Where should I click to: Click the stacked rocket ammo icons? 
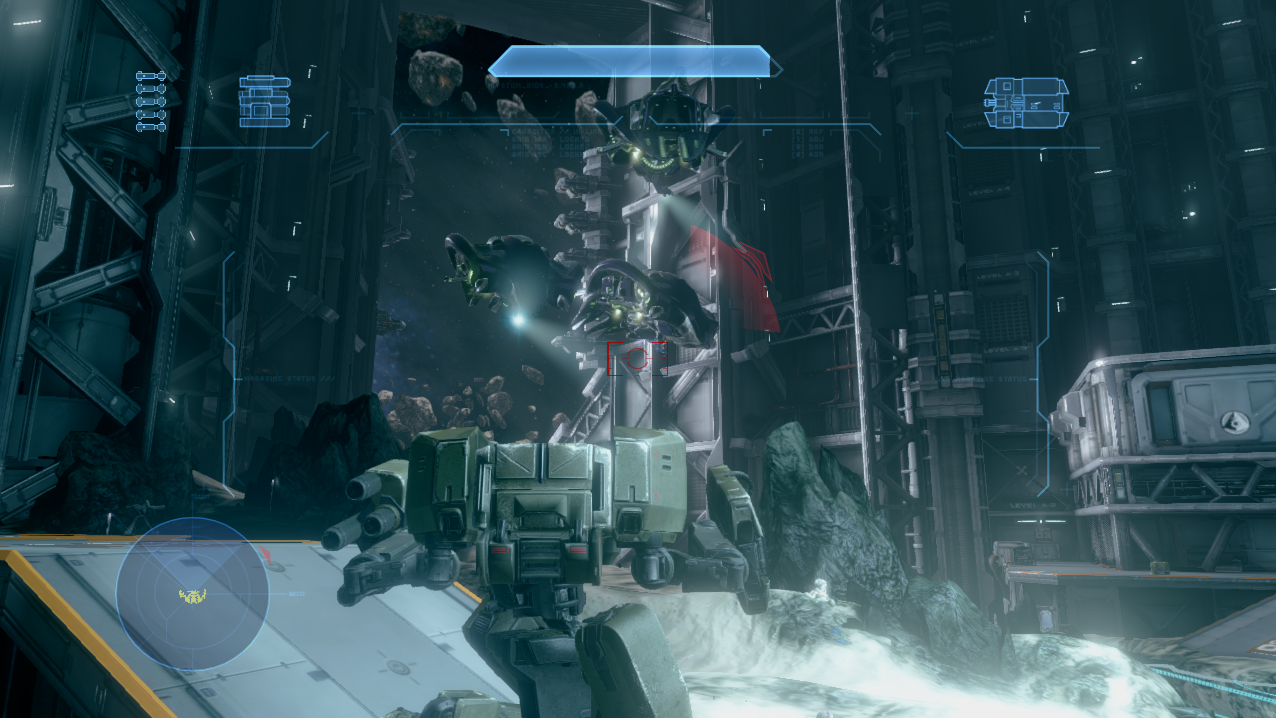tap(150, 101)
